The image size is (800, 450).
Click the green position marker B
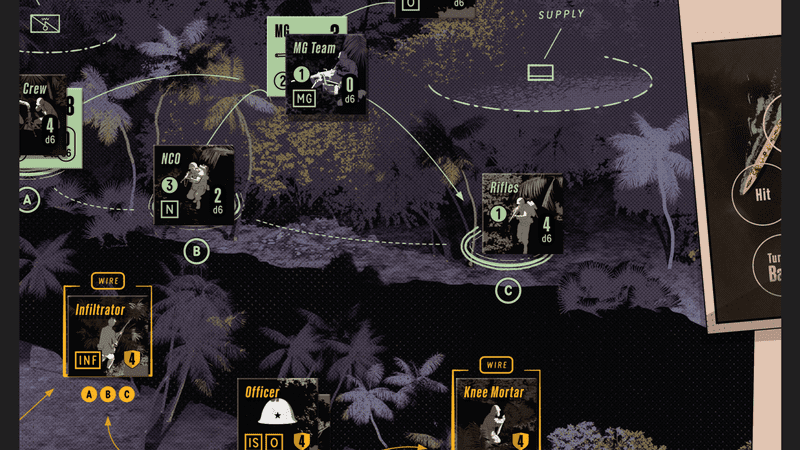click(197, 250)
